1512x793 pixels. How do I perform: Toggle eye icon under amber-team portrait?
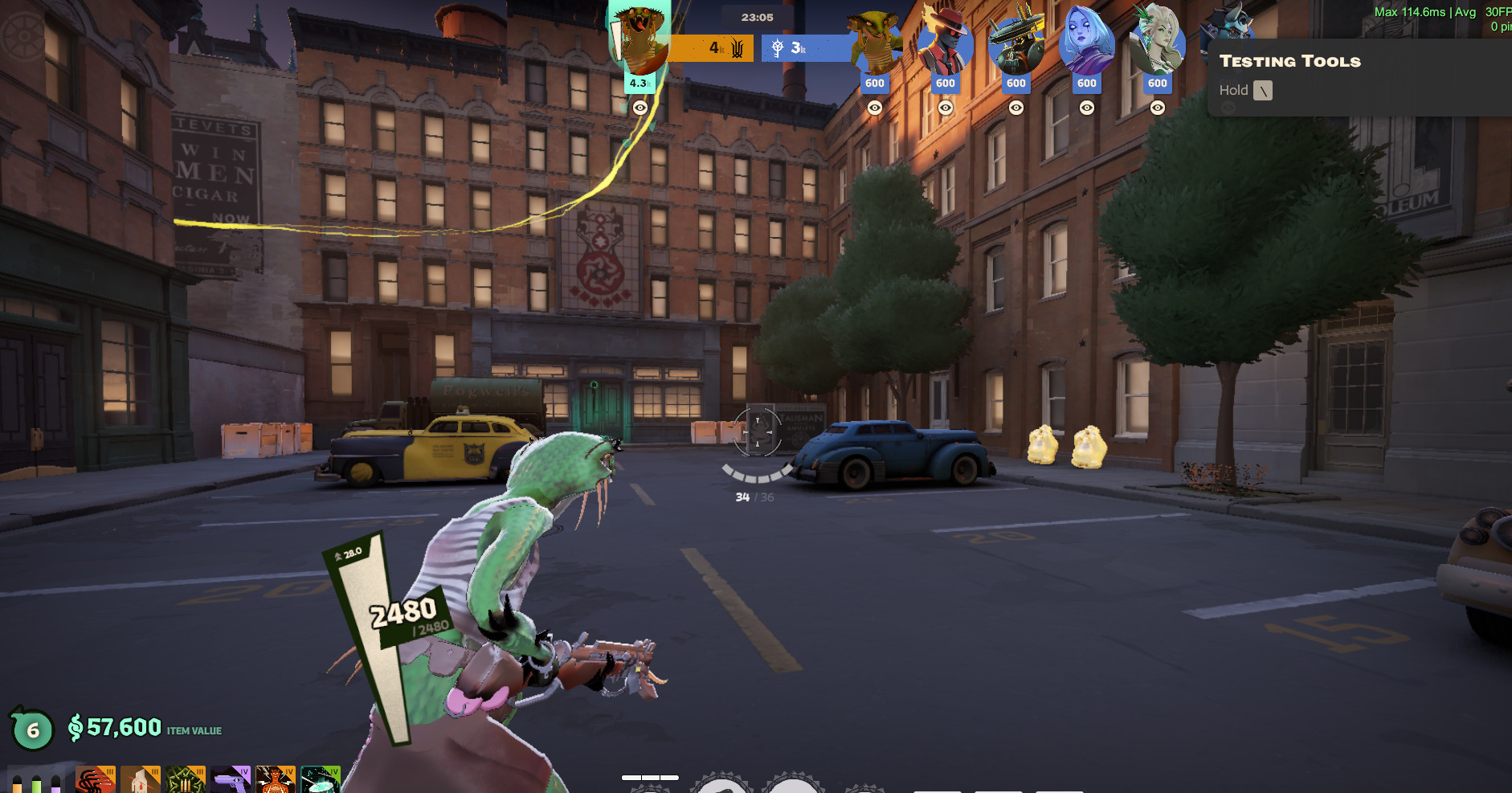pyautogui.click(x=640, y=108)
